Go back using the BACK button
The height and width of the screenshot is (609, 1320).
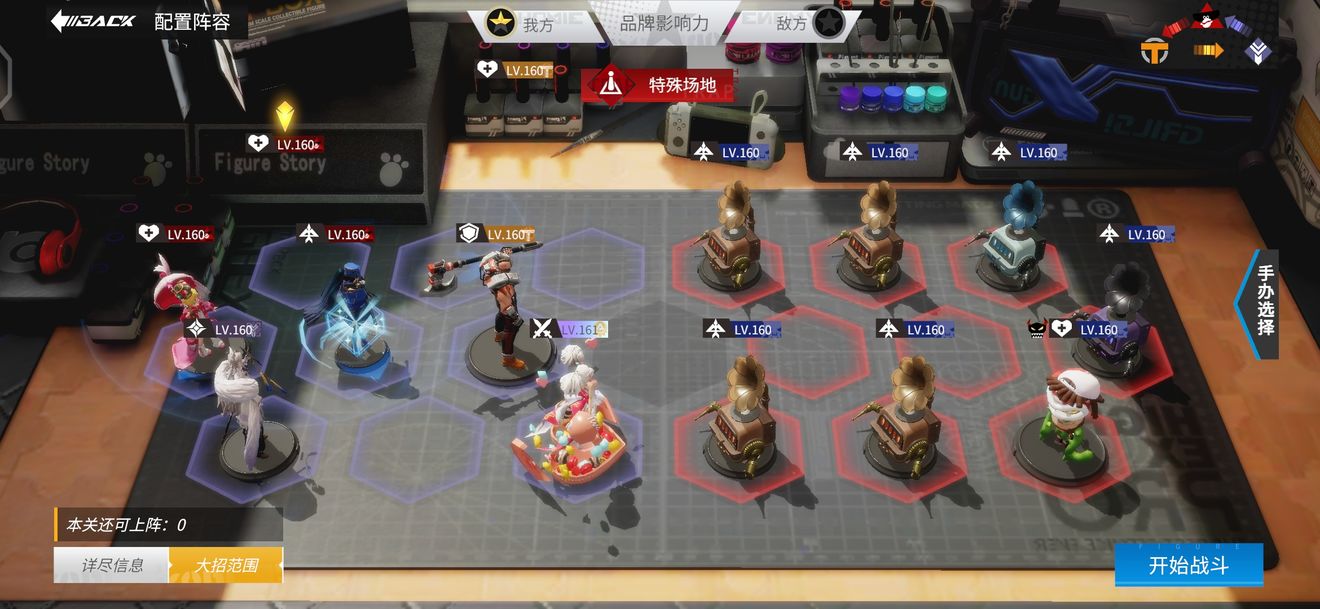[x=93, y=20]
